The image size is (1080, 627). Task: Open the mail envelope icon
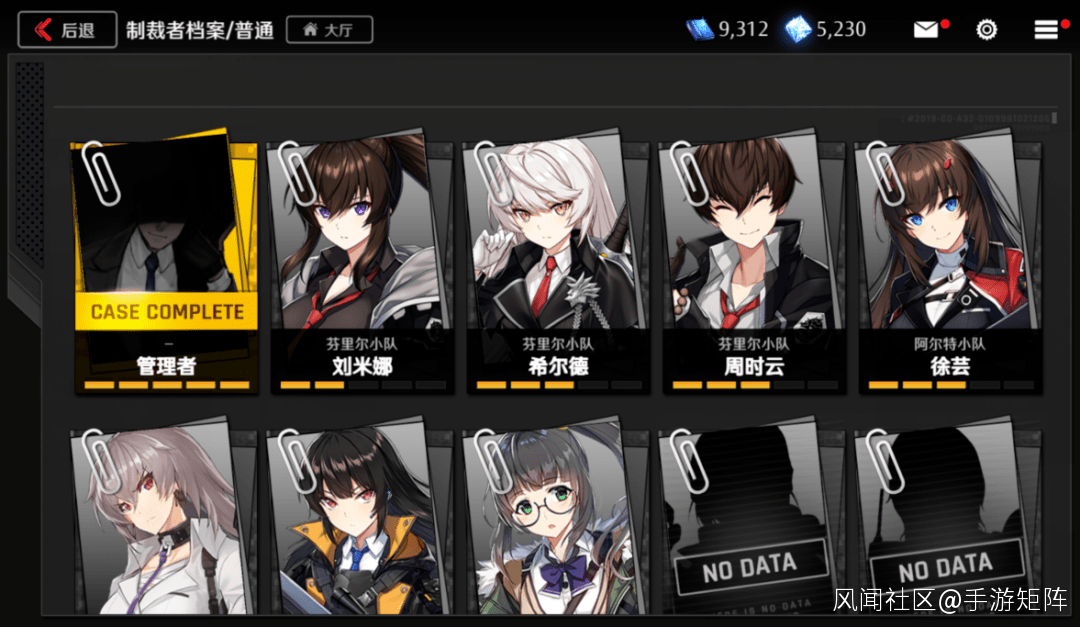click(x=927, y=30)
